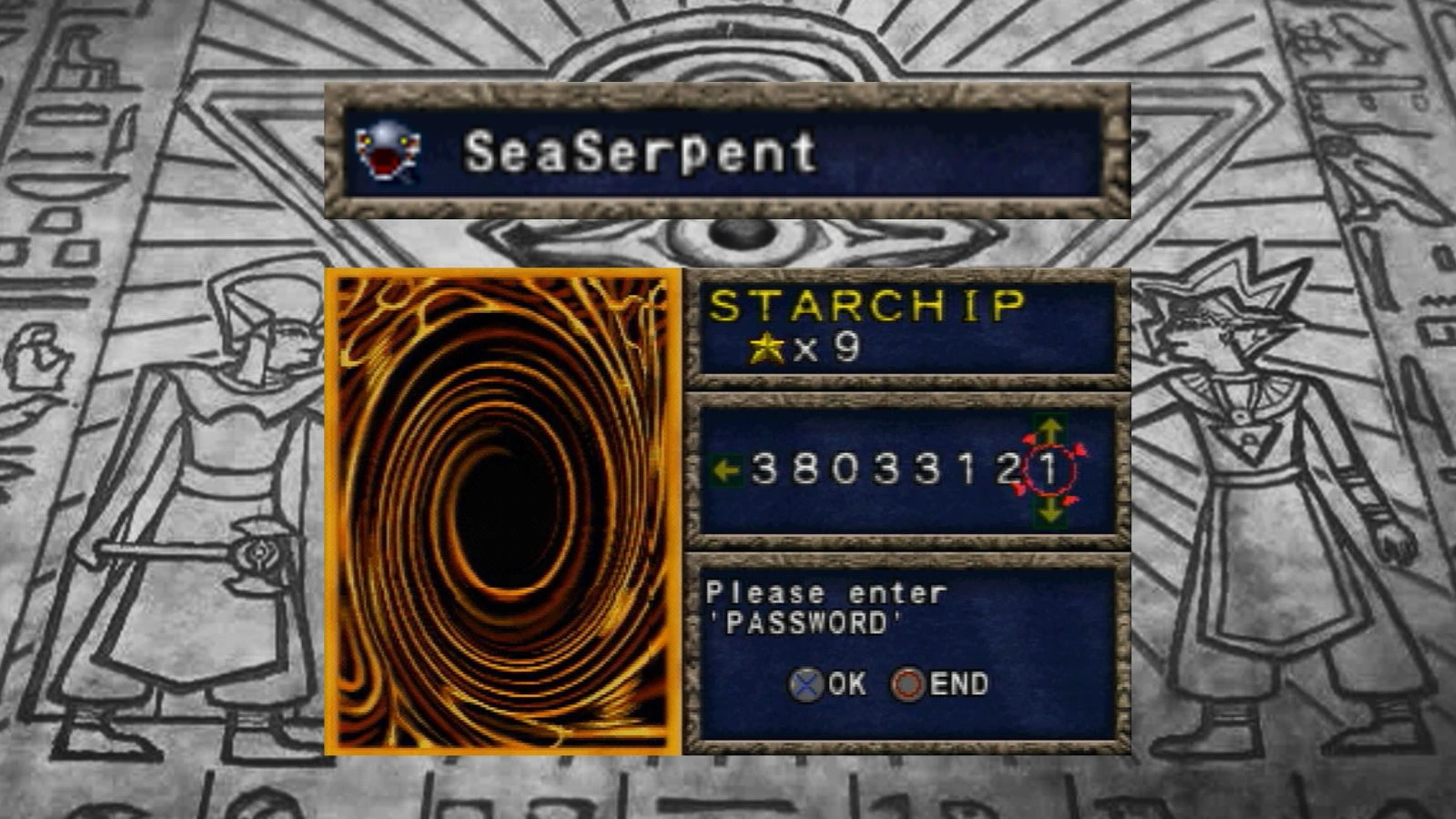Screen dimensions: 1456x819
Task: Toggle selection onto the digit 2
Action: tap(1007, 468)
